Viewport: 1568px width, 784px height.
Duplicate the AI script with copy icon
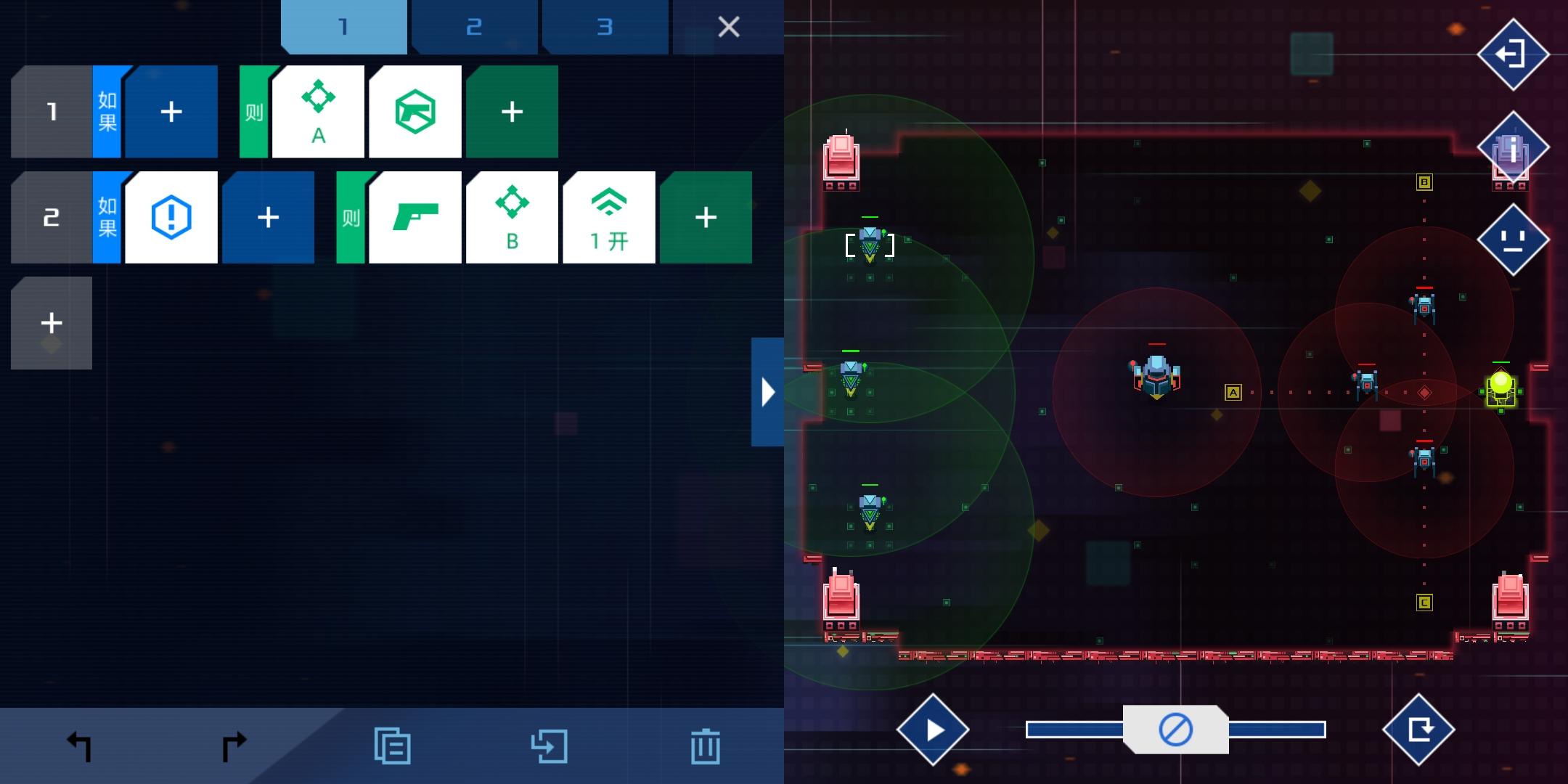392,744
